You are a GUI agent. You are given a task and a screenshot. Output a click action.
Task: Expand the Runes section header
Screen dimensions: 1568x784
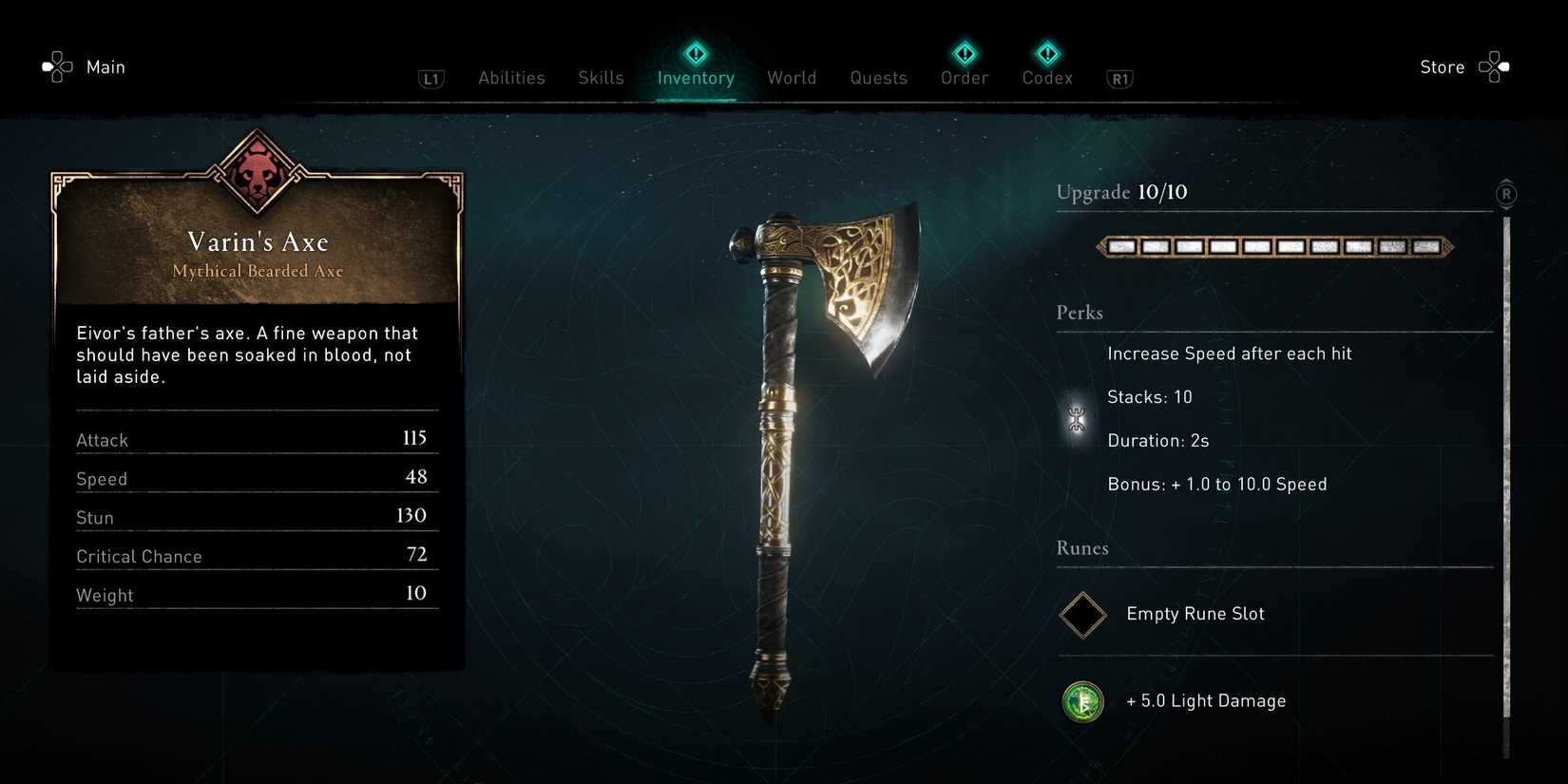click(x=1082, y=548)
